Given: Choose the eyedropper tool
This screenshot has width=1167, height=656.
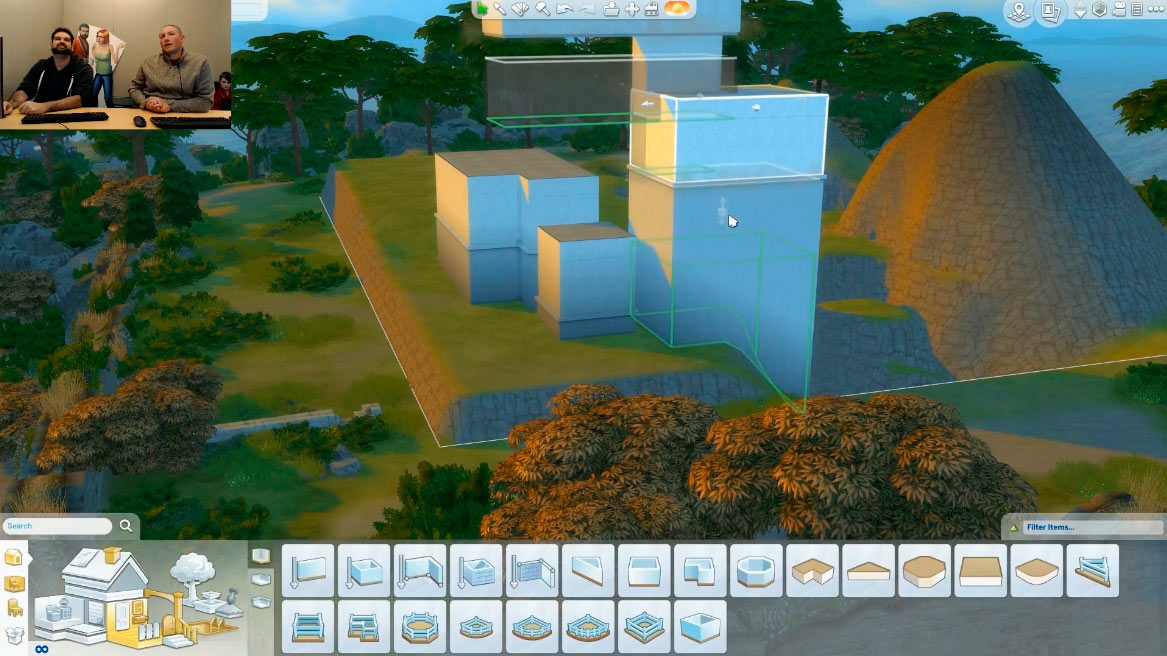Looking at the screenshot, I should click(x=500, y=9).
